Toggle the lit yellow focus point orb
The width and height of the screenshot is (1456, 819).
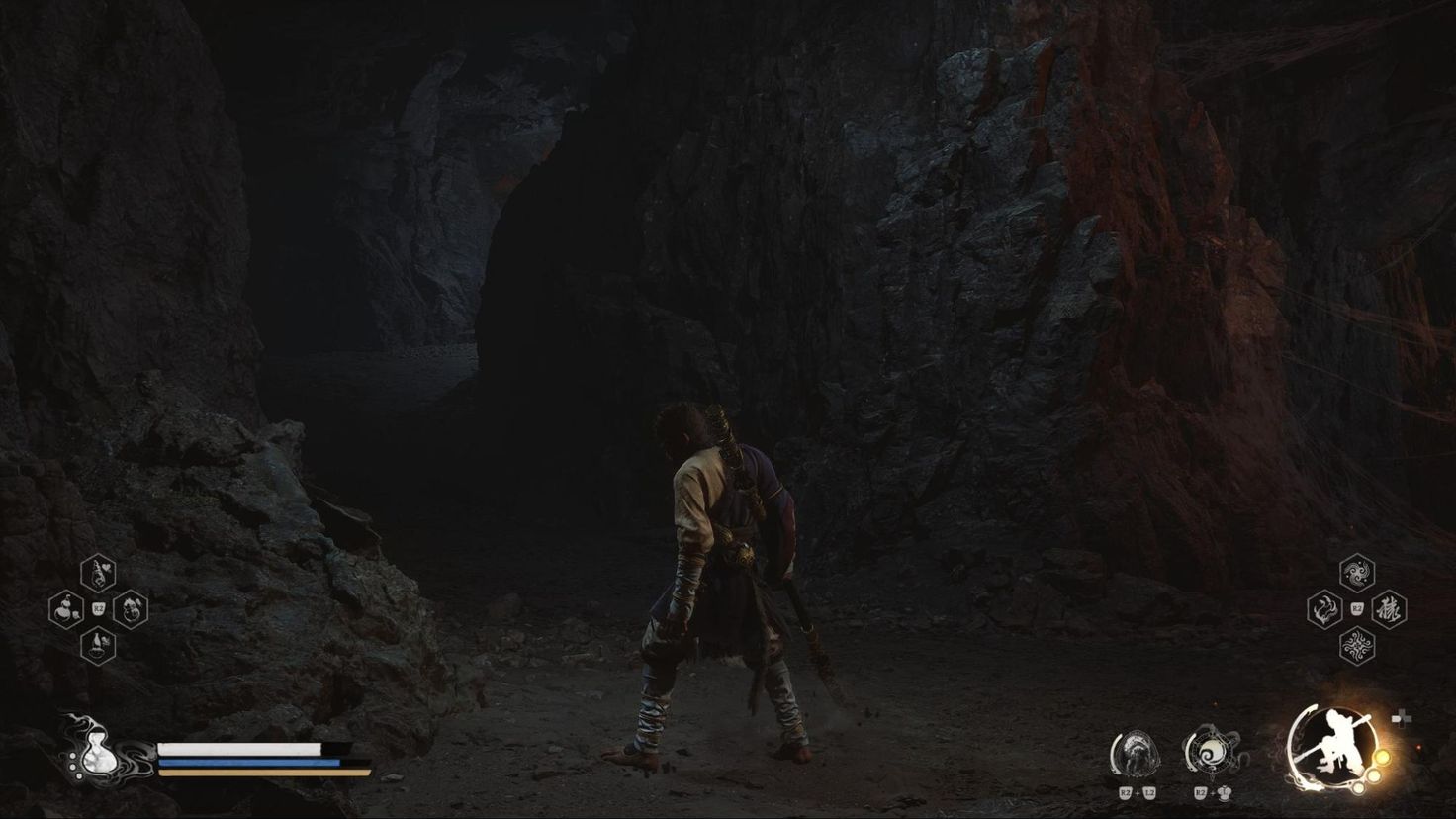1383,758
